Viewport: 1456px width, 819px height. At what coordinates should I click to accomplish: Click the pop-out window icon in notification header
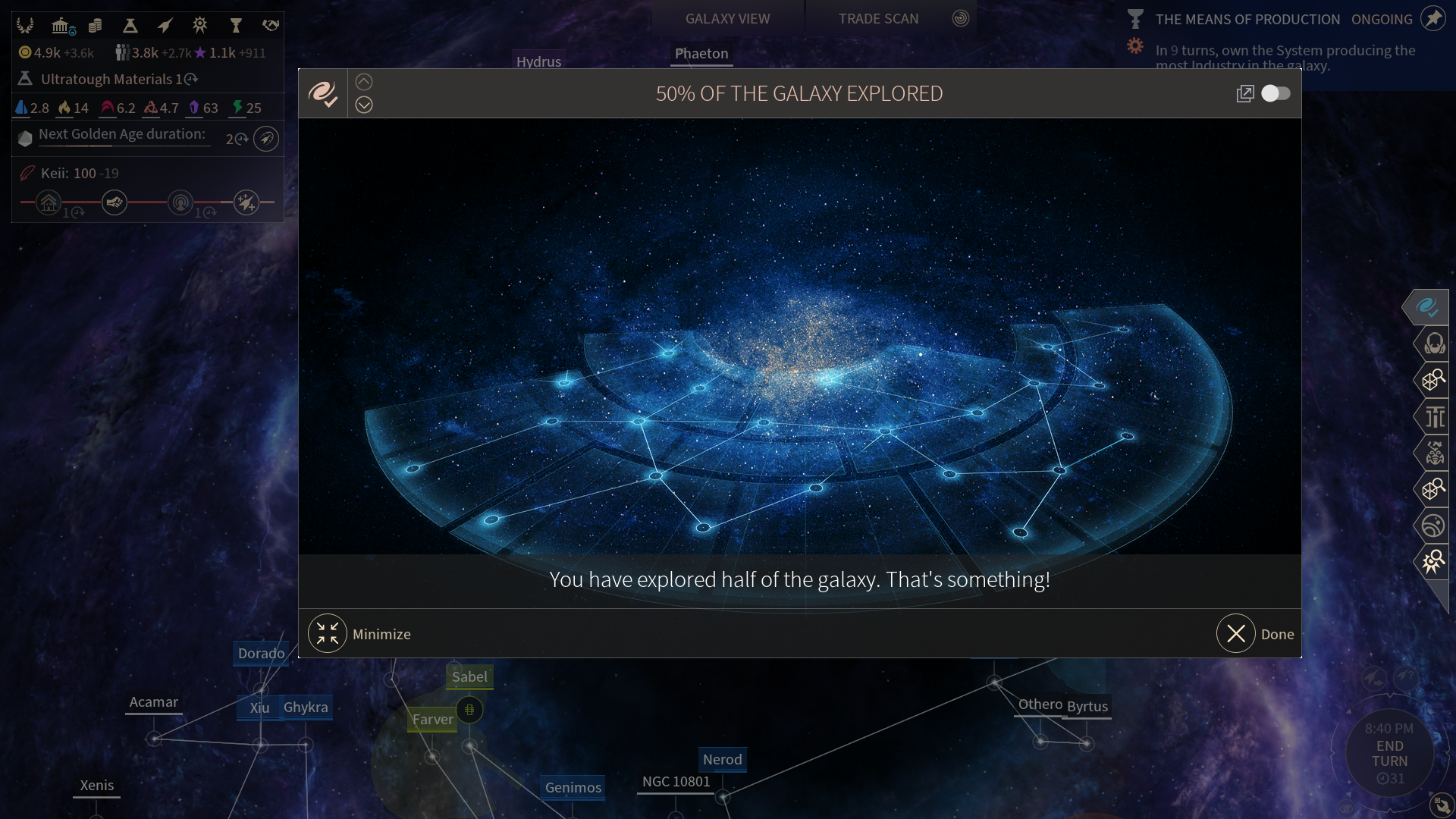[x=1244, y=93]
